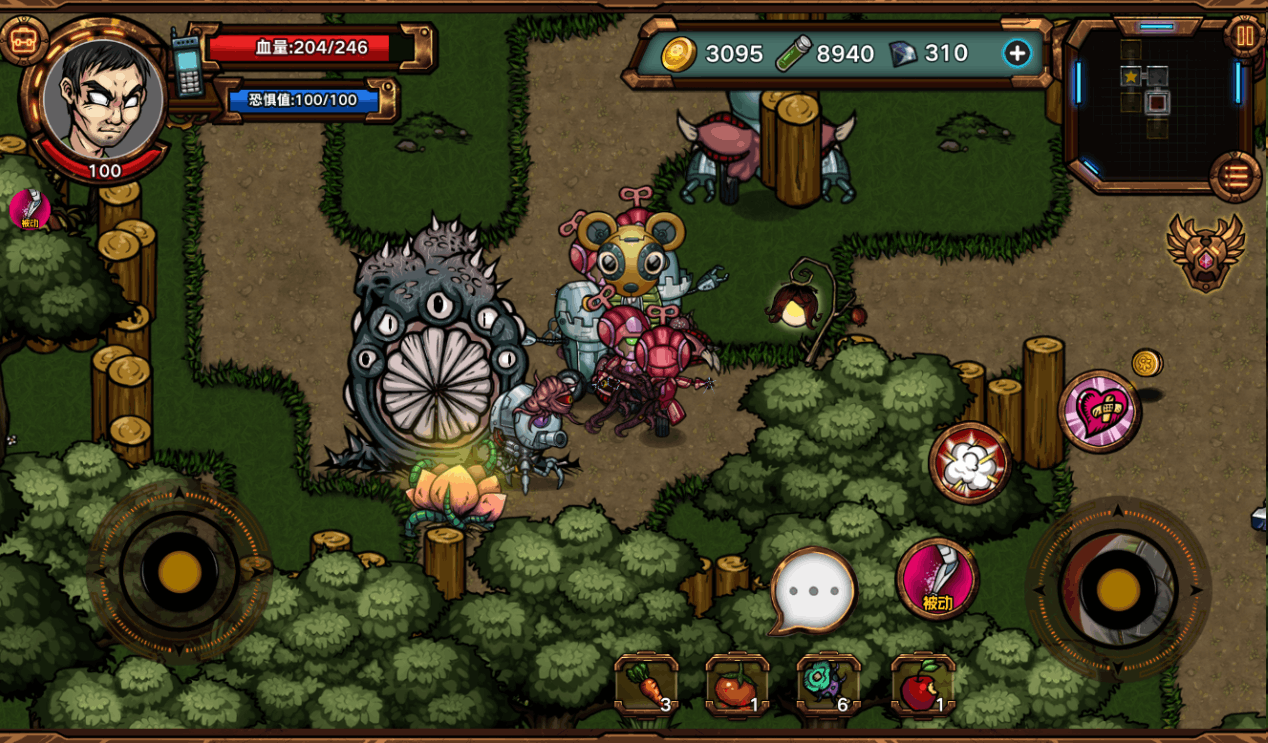Viewport: 1268px width, 743px height.
Task: Tap the character portrait
Action: pyautogui.click(x=103, y=99)
